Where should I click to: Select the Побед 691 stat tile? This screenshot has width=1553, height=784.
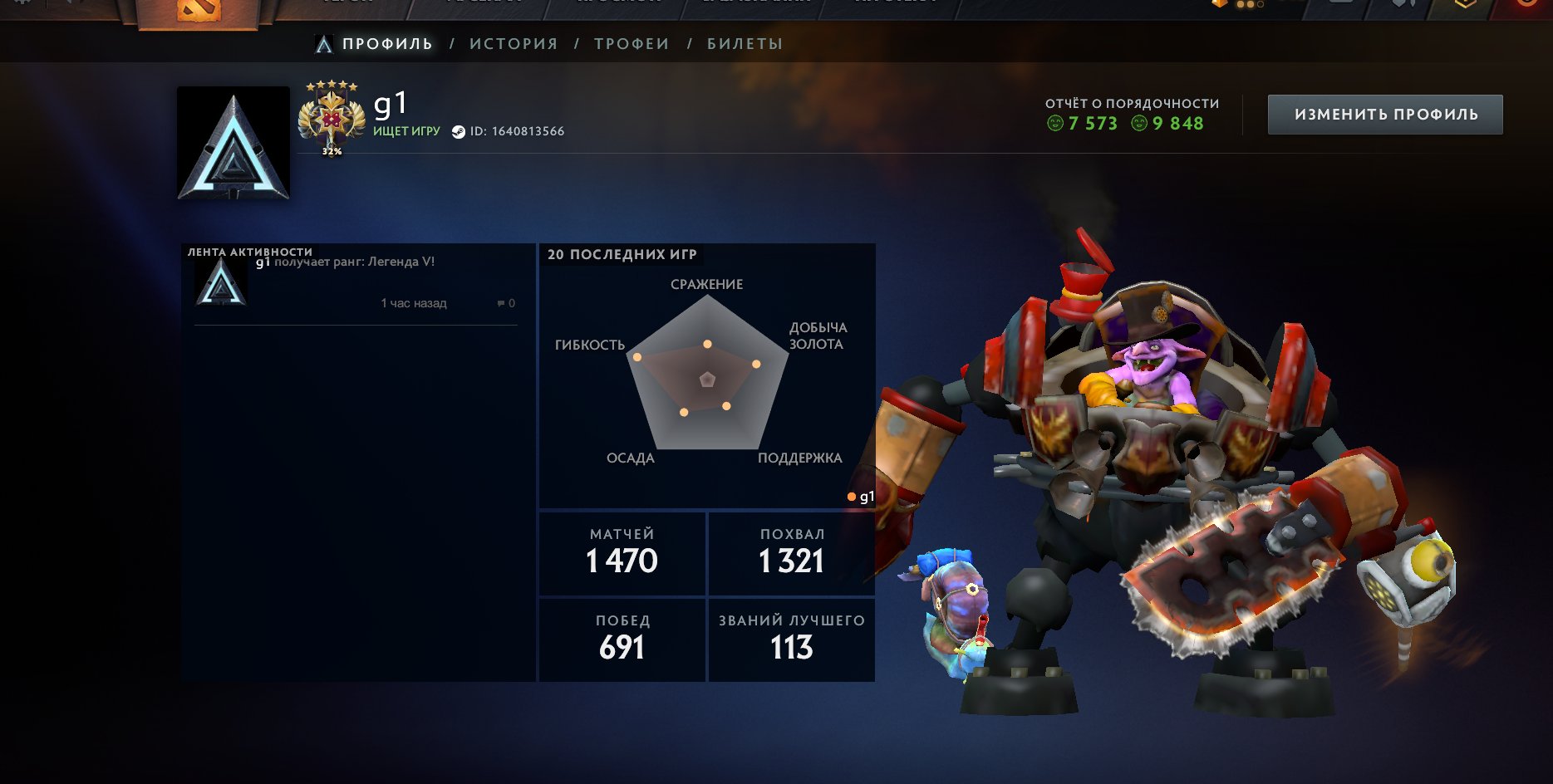click(622, 639)
